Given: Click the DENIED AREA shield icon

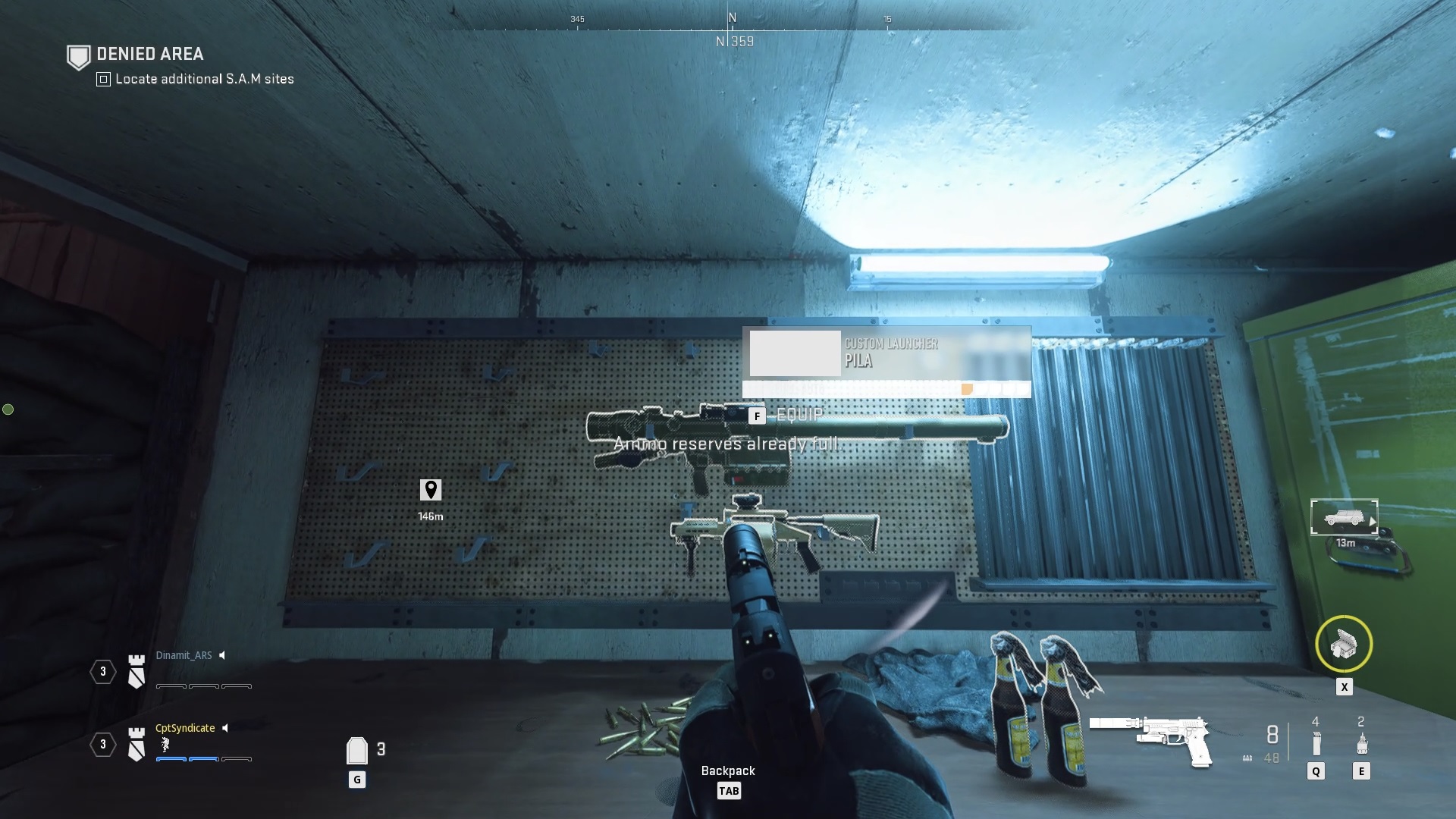Looking at the screenshot, I should point(78,55).
